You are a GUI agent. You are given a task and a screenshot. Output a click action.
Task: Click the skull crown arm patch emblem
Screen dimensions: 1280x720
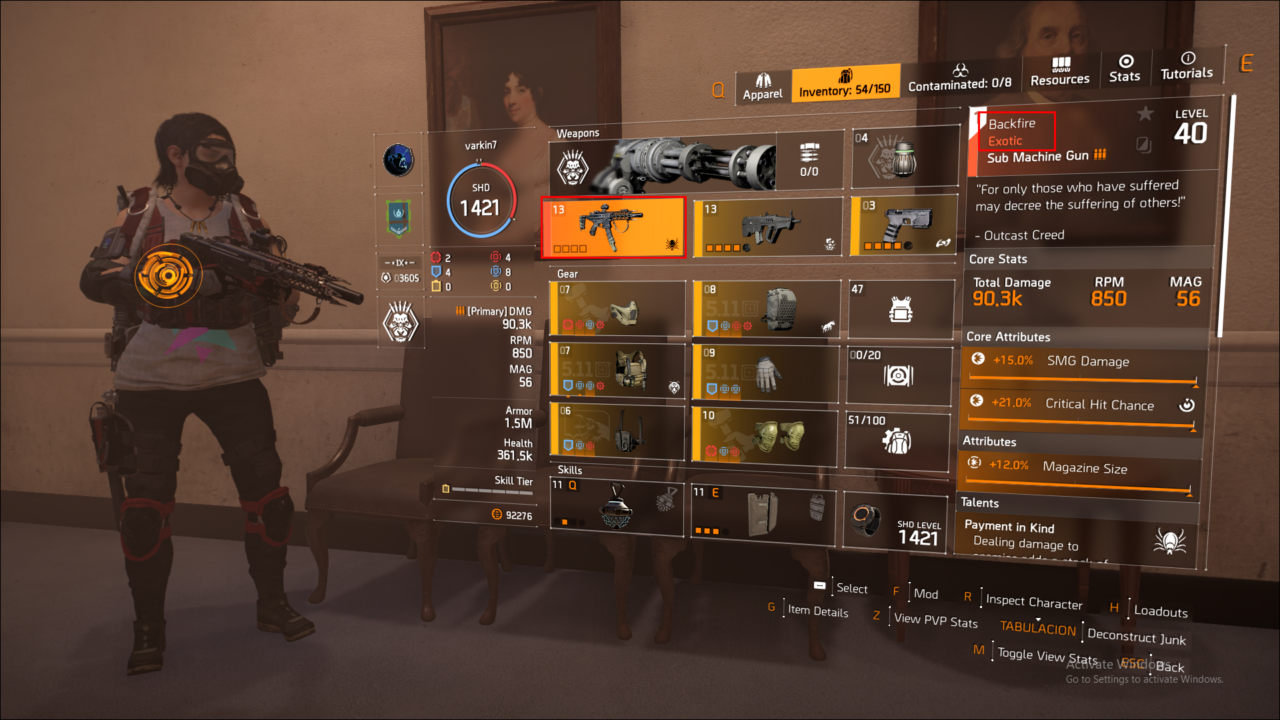click(399, 323)
